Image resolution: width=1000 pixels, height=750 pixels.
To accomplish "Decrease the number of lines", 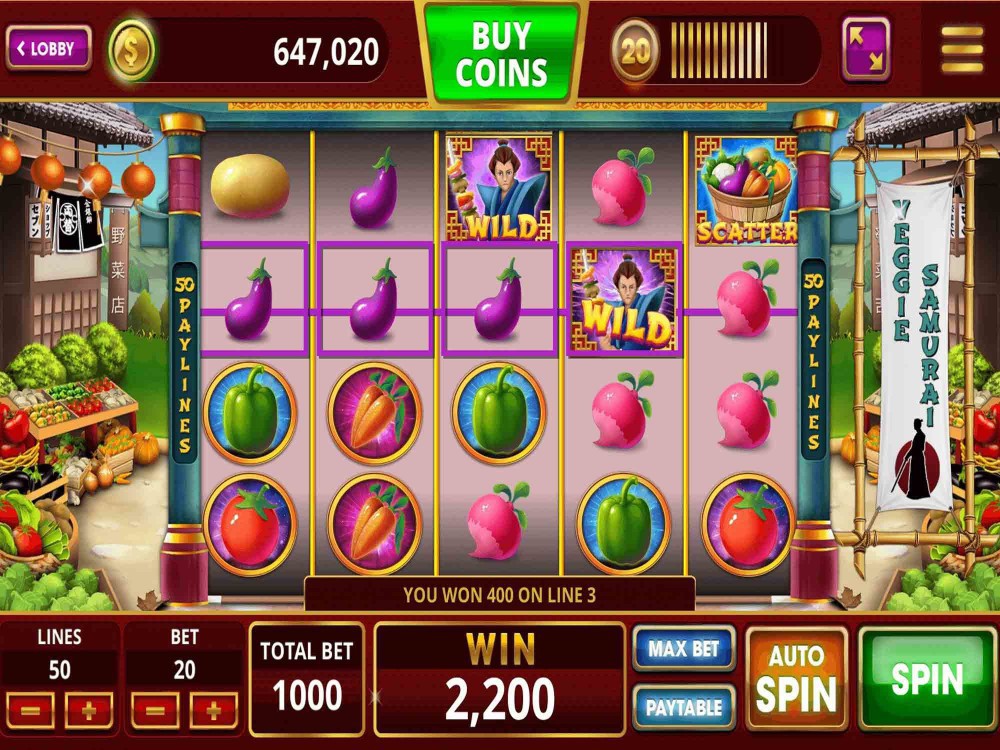I will (x=32, y=711).
